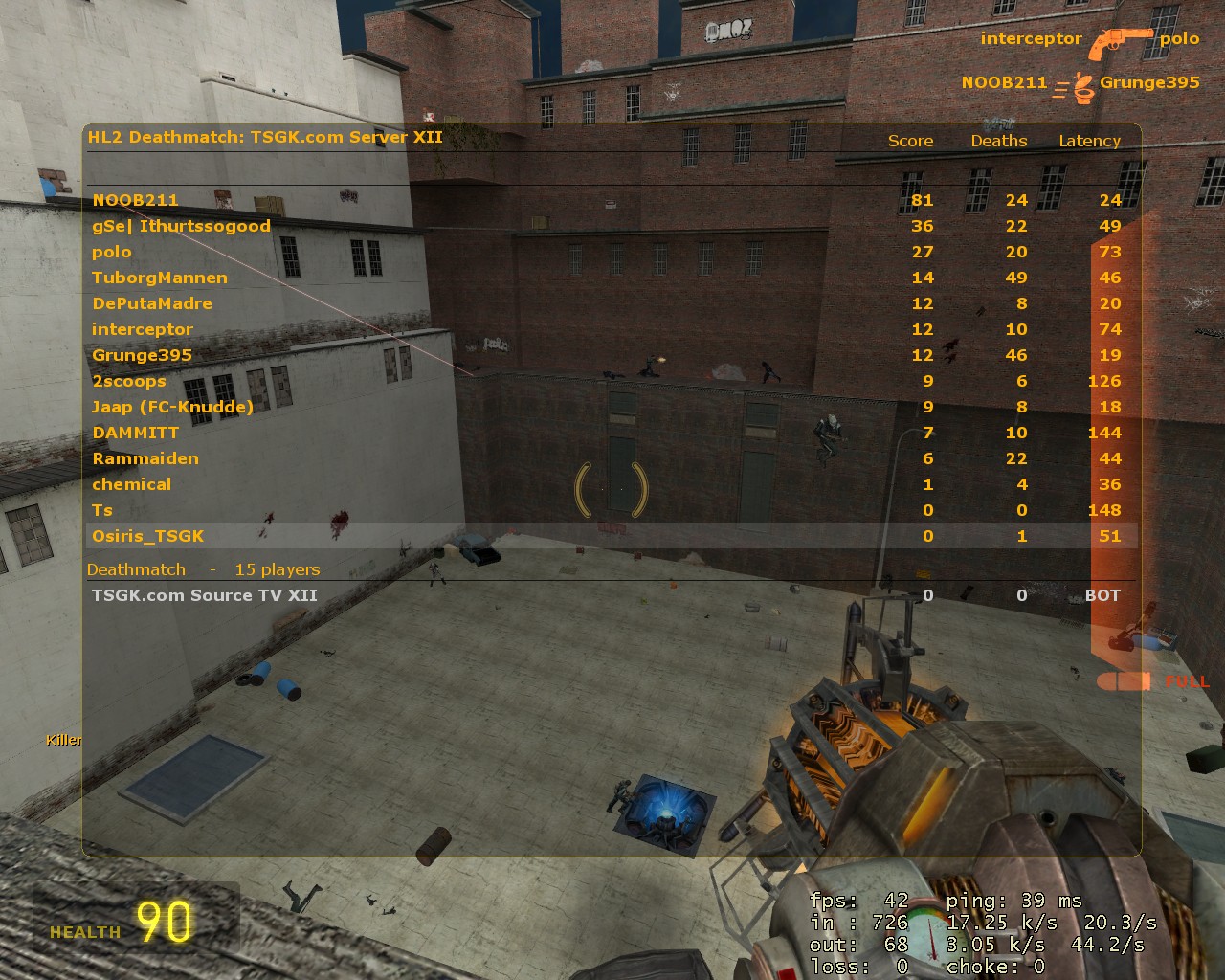Select the ammo clip icon near FULL
The image size is (1225, 980).
[1125, 680]
